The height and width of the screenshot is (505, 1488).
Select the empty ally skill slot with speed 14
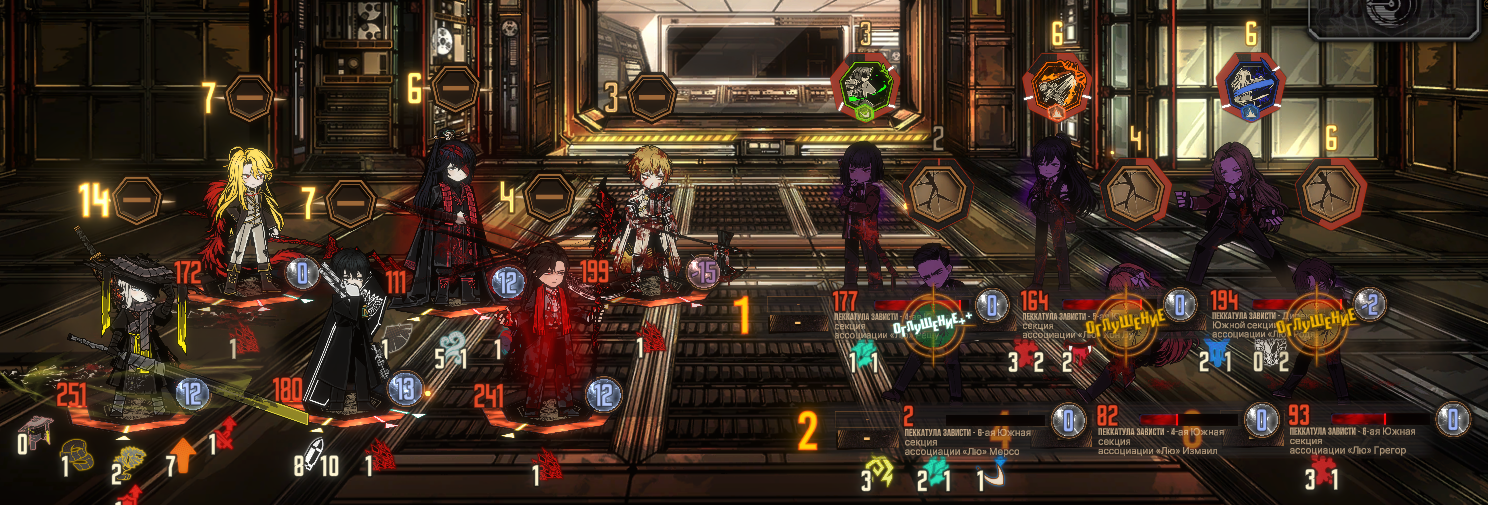(137, 202)
